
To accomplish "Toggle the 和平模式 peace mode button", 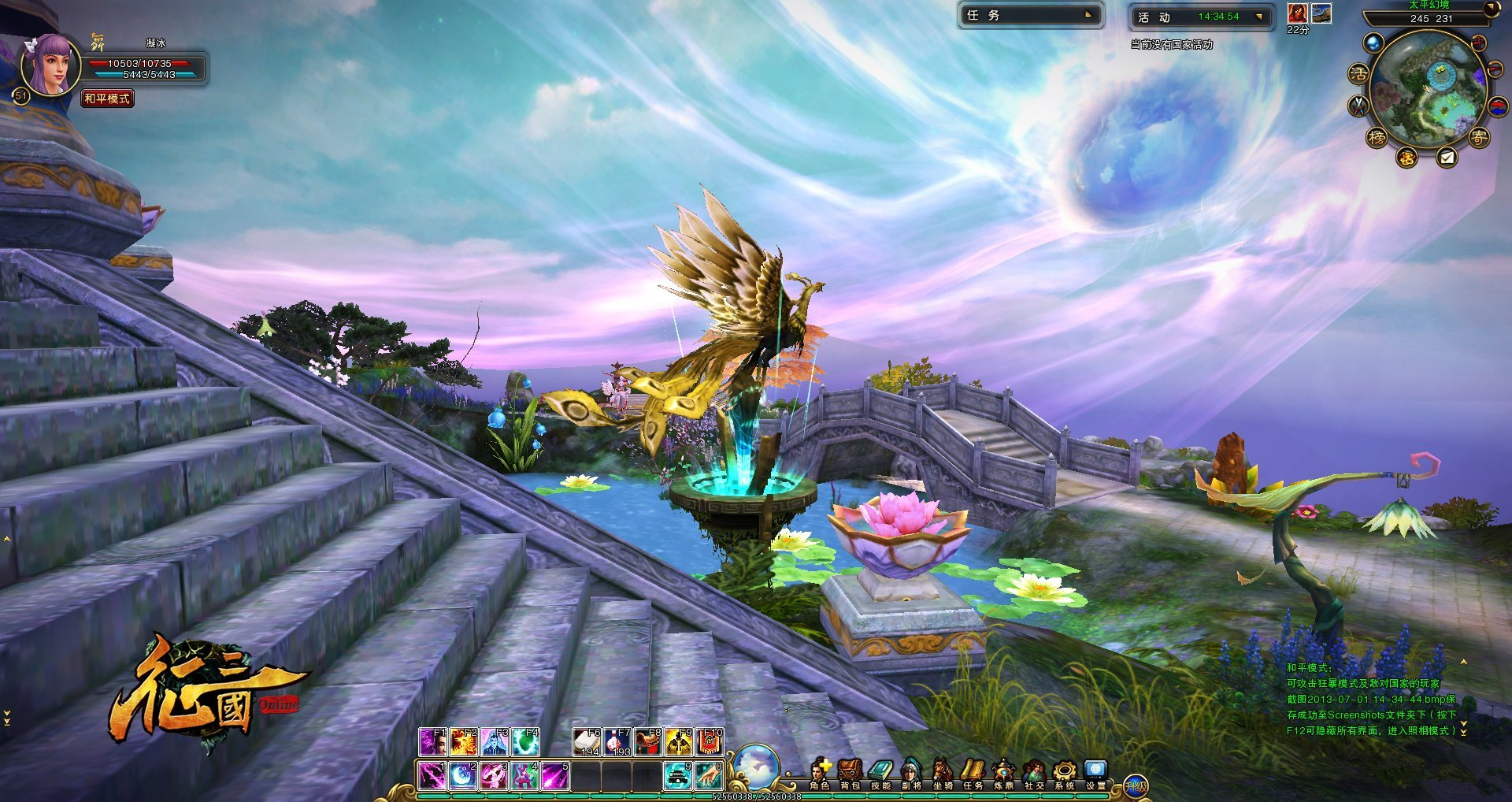I will tap(107, 98).
